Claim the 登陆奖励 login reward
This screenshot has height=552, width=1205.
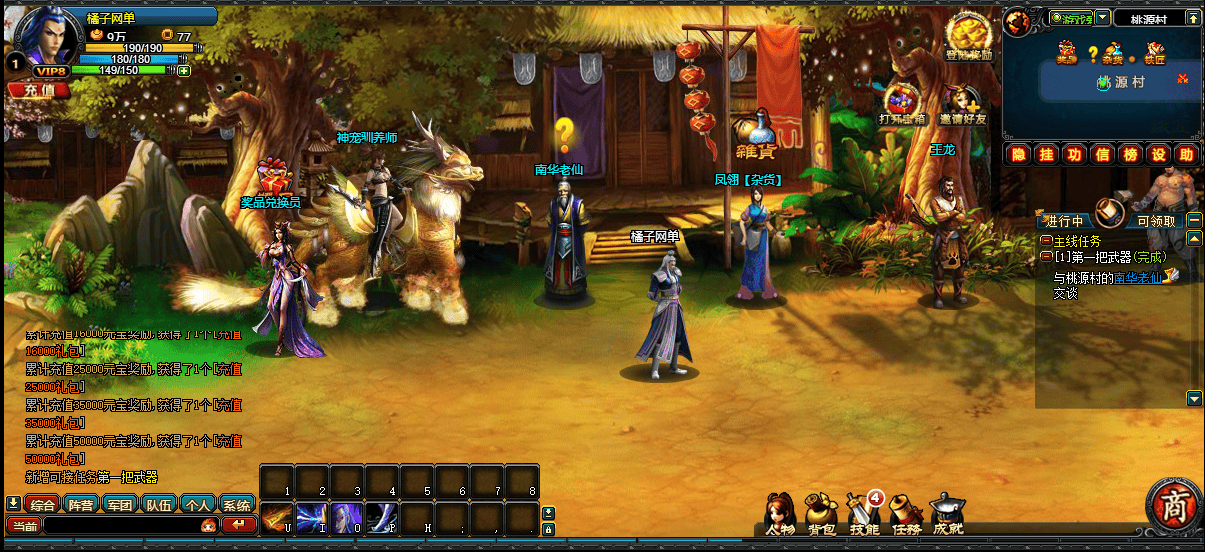968,39
